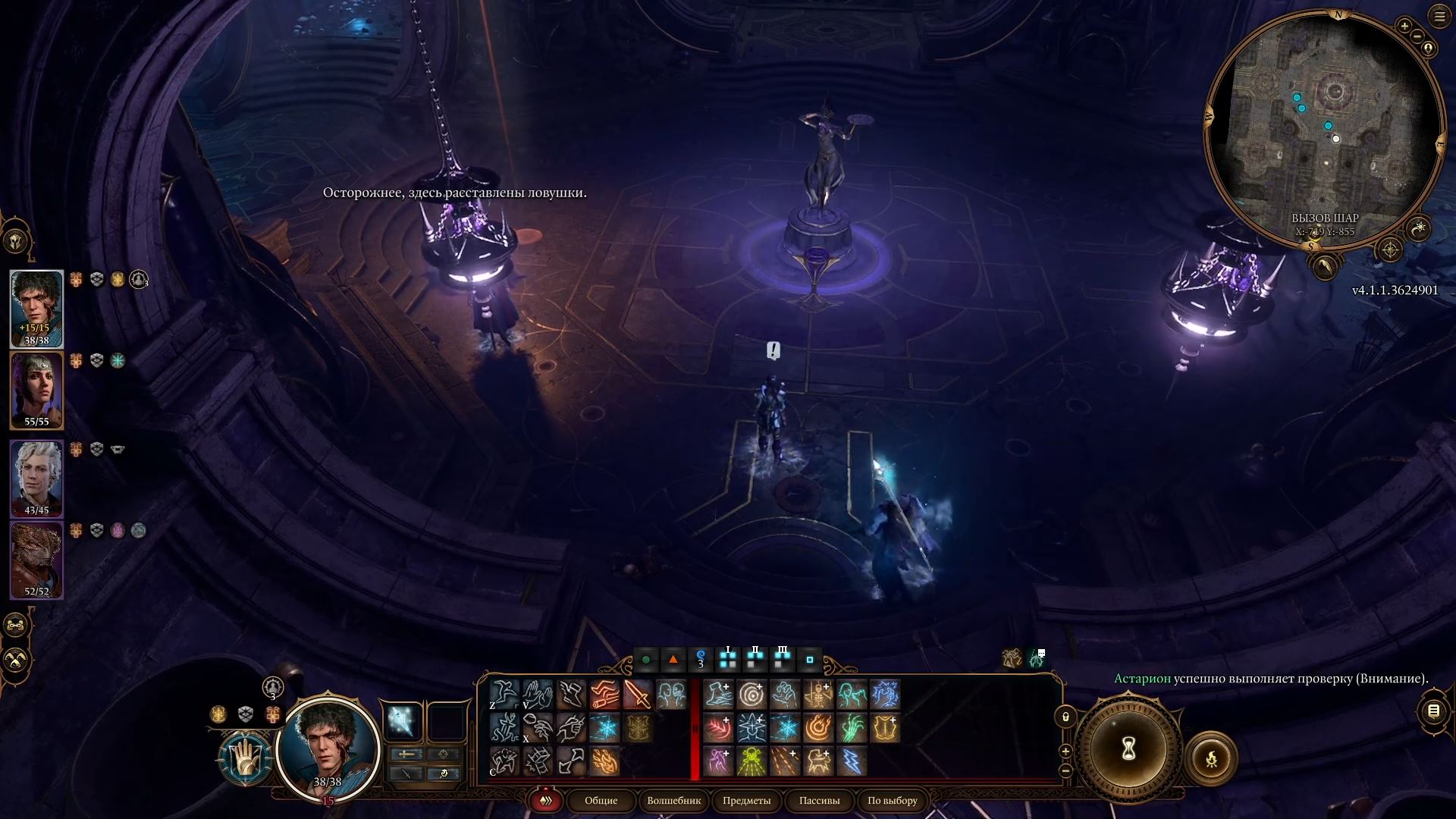Use the red sword main-hand attack
Image resolution: width=1456 pixels, height=819 pixels.
(x=637, y=694)
